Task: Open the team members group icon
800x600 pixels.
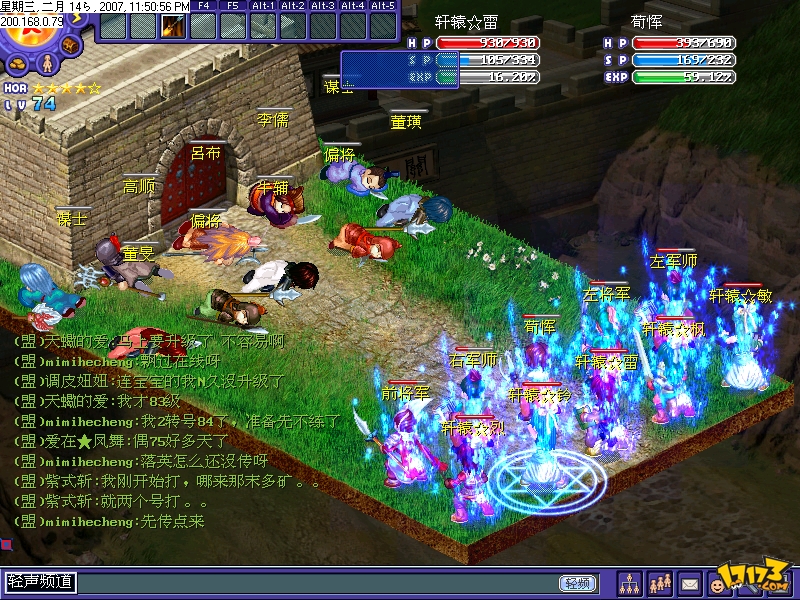Action: tap(659, 582)
